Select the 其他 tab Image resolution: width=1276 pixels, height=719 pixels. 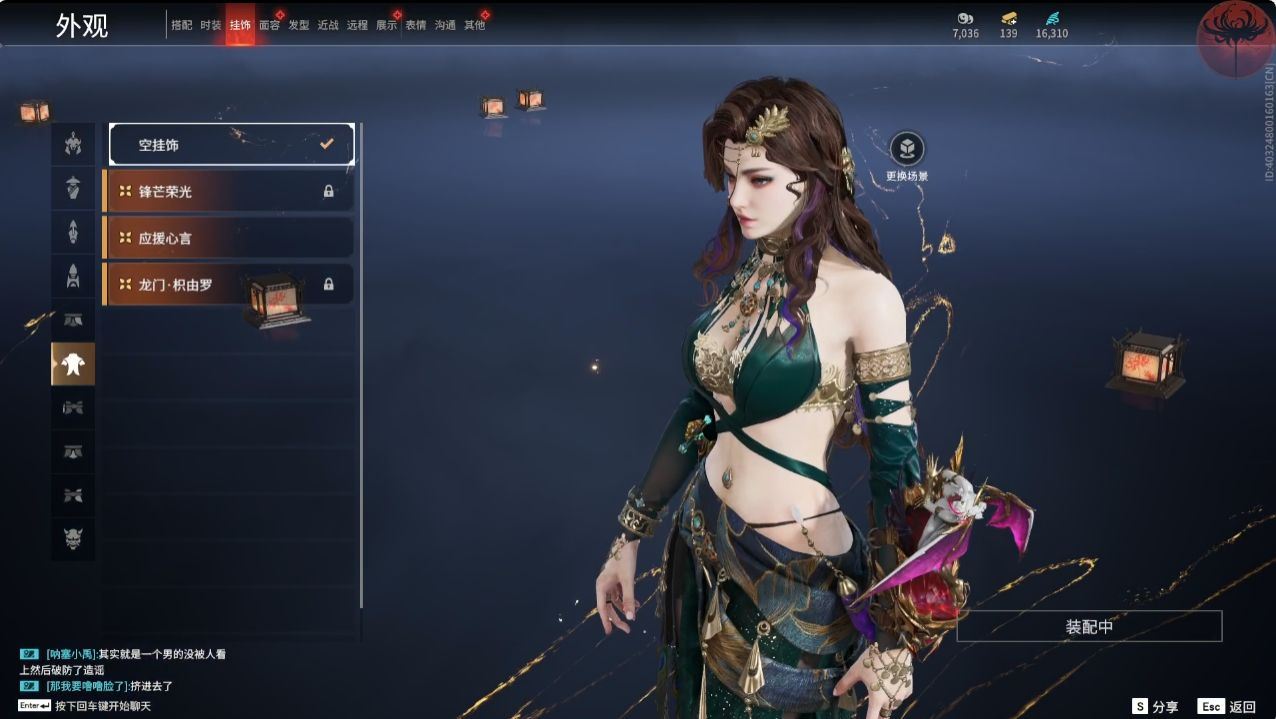point(474,26)
